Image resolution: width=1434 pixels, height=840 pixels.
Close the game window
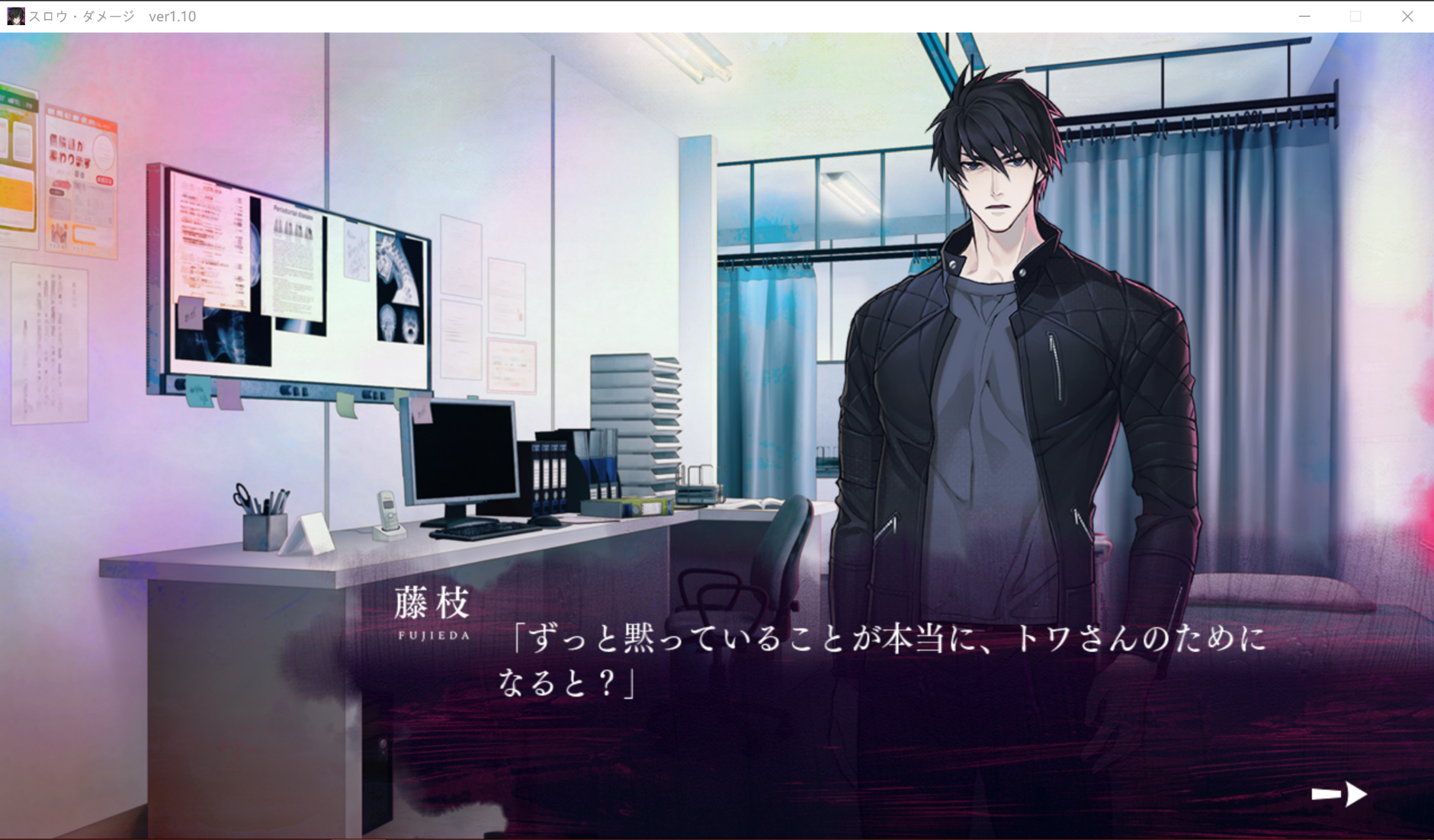[x=1407, y=16]
